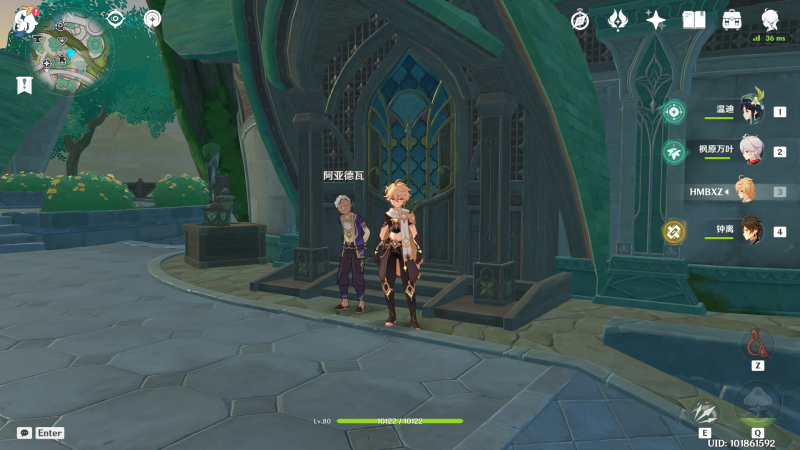Use the harp gadget
Viewport: 800px width, 450px height.
757,343
